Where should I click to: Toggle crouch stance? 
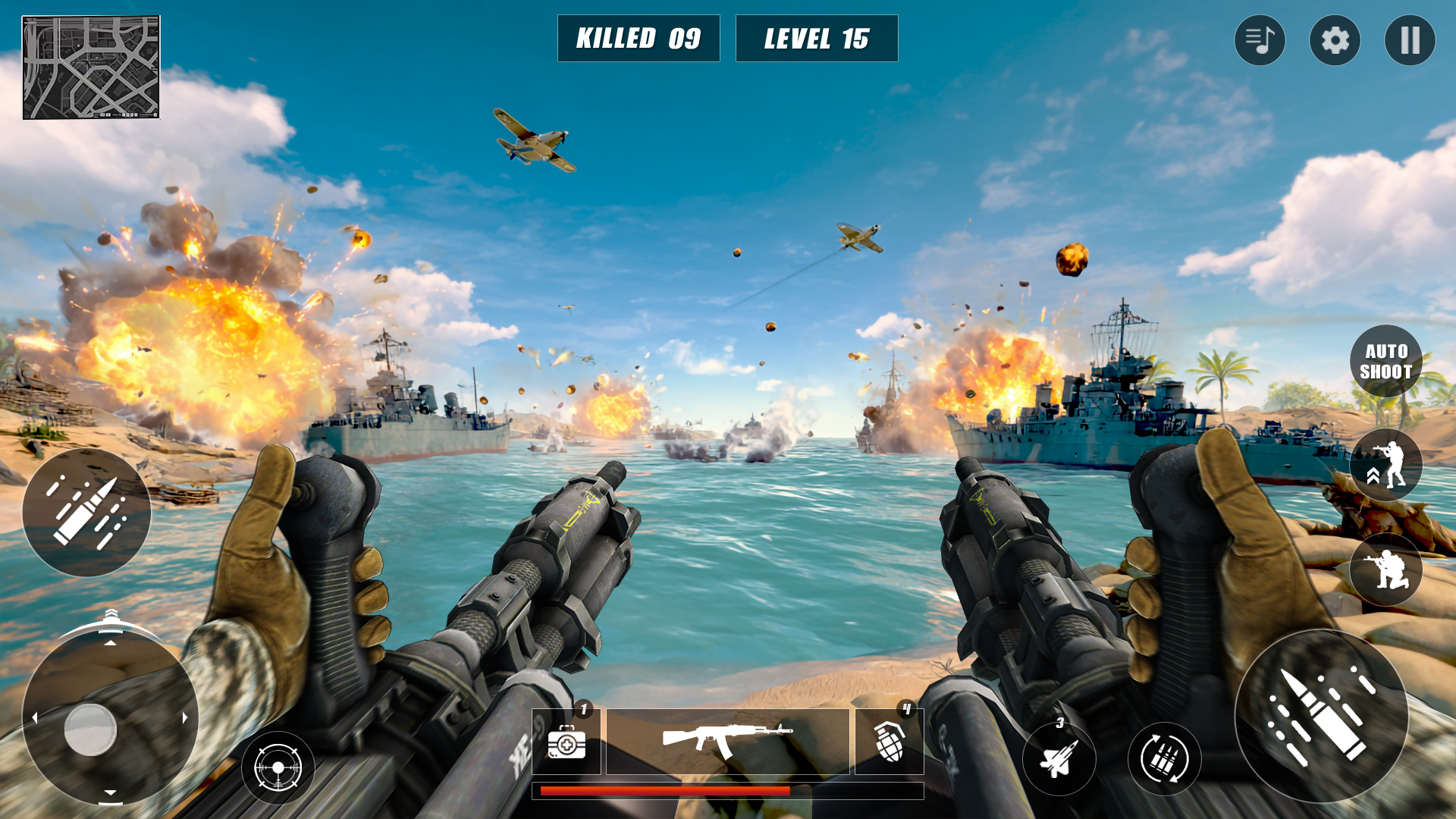coord(1386,570)
